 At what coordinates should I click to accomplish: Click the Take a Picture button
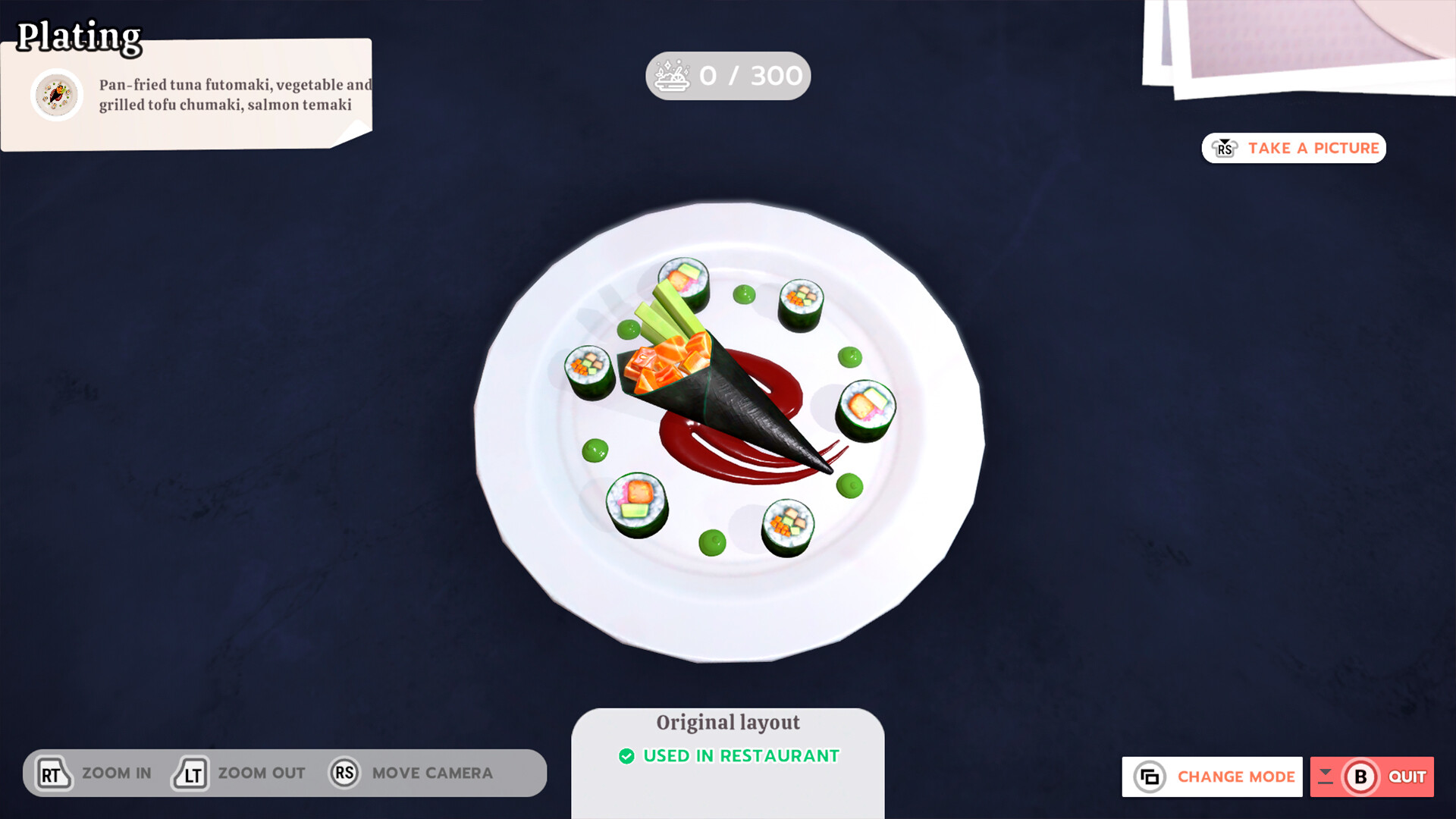pos(1293,148)
